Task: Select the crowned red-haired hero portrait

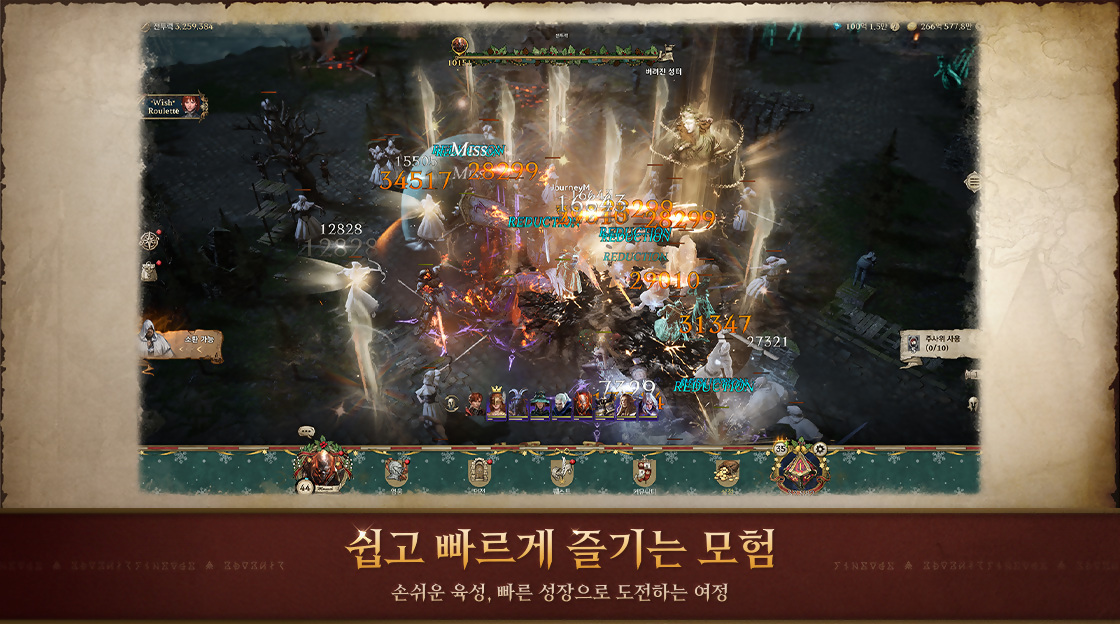Action: tap(496, 404)
